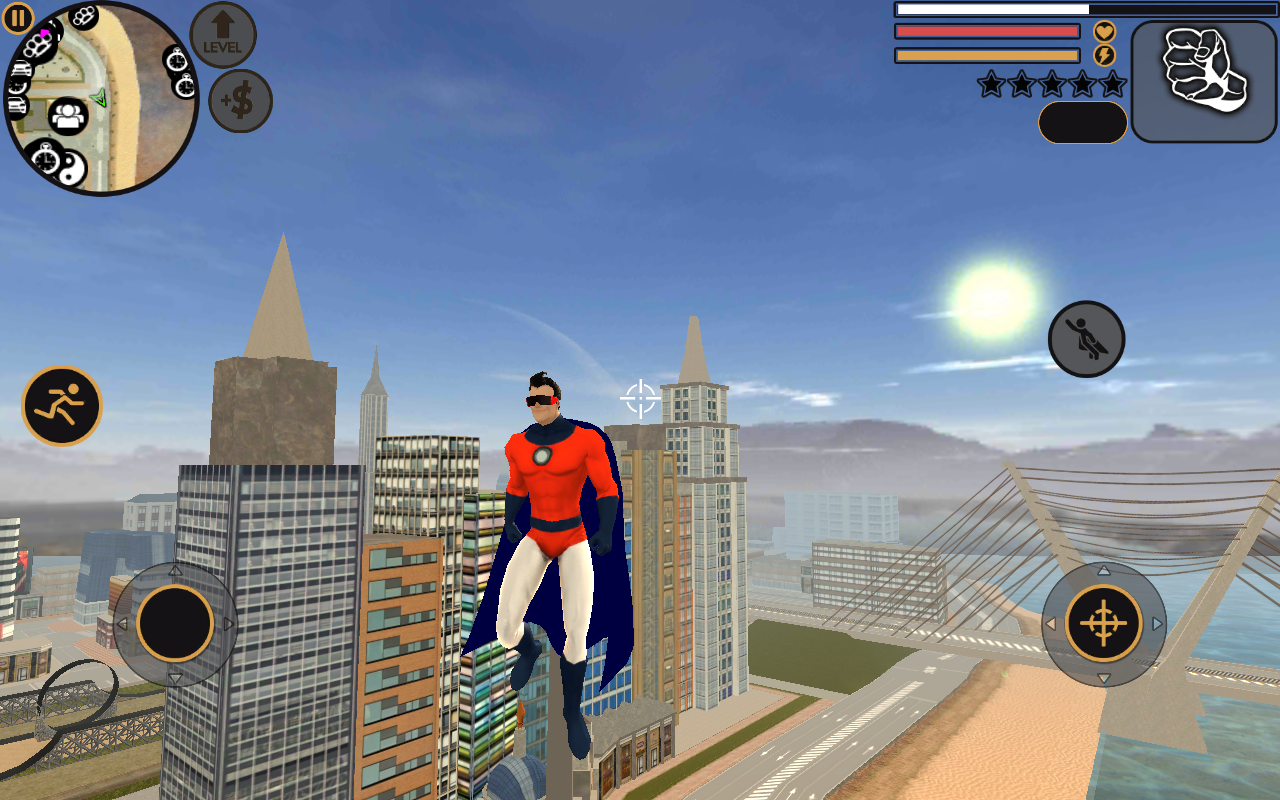Toggle sprint with the running man button

coord(63,403)
